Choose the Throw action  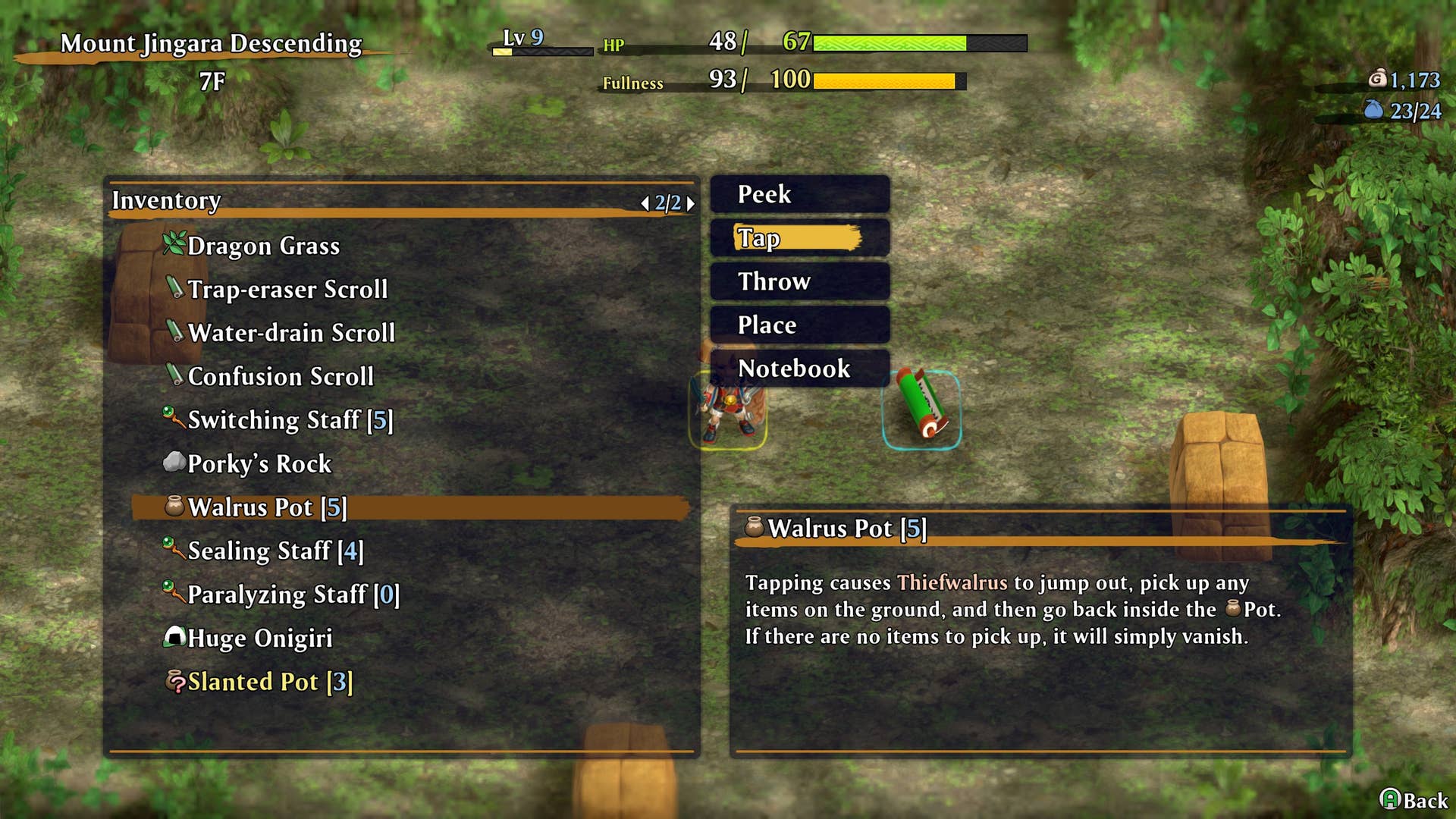coord(799,281)
